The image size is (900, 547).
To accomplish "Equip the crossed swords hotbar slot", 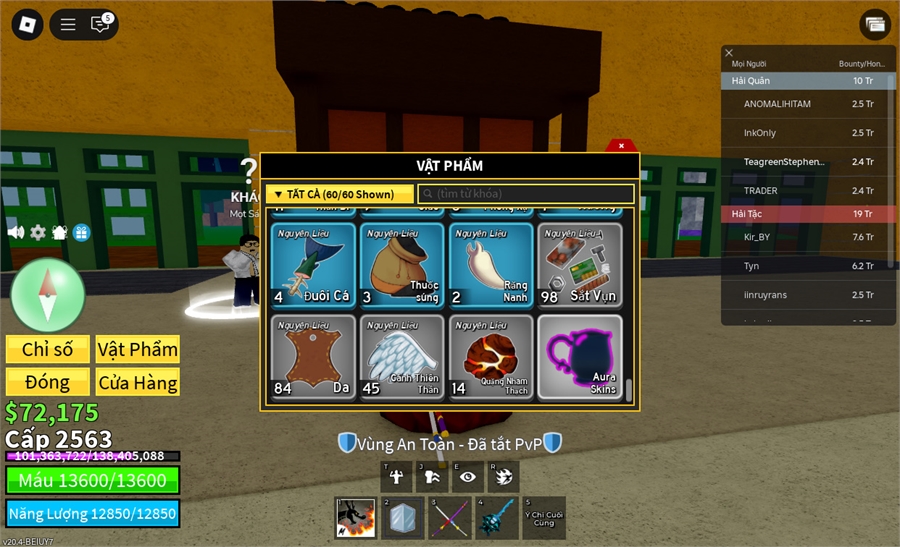I will point(449,517).
